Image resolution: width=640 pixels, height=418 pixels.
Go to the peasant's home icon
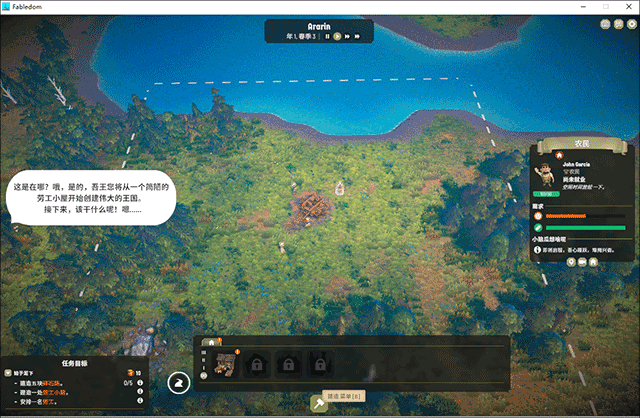click(593, 261)
